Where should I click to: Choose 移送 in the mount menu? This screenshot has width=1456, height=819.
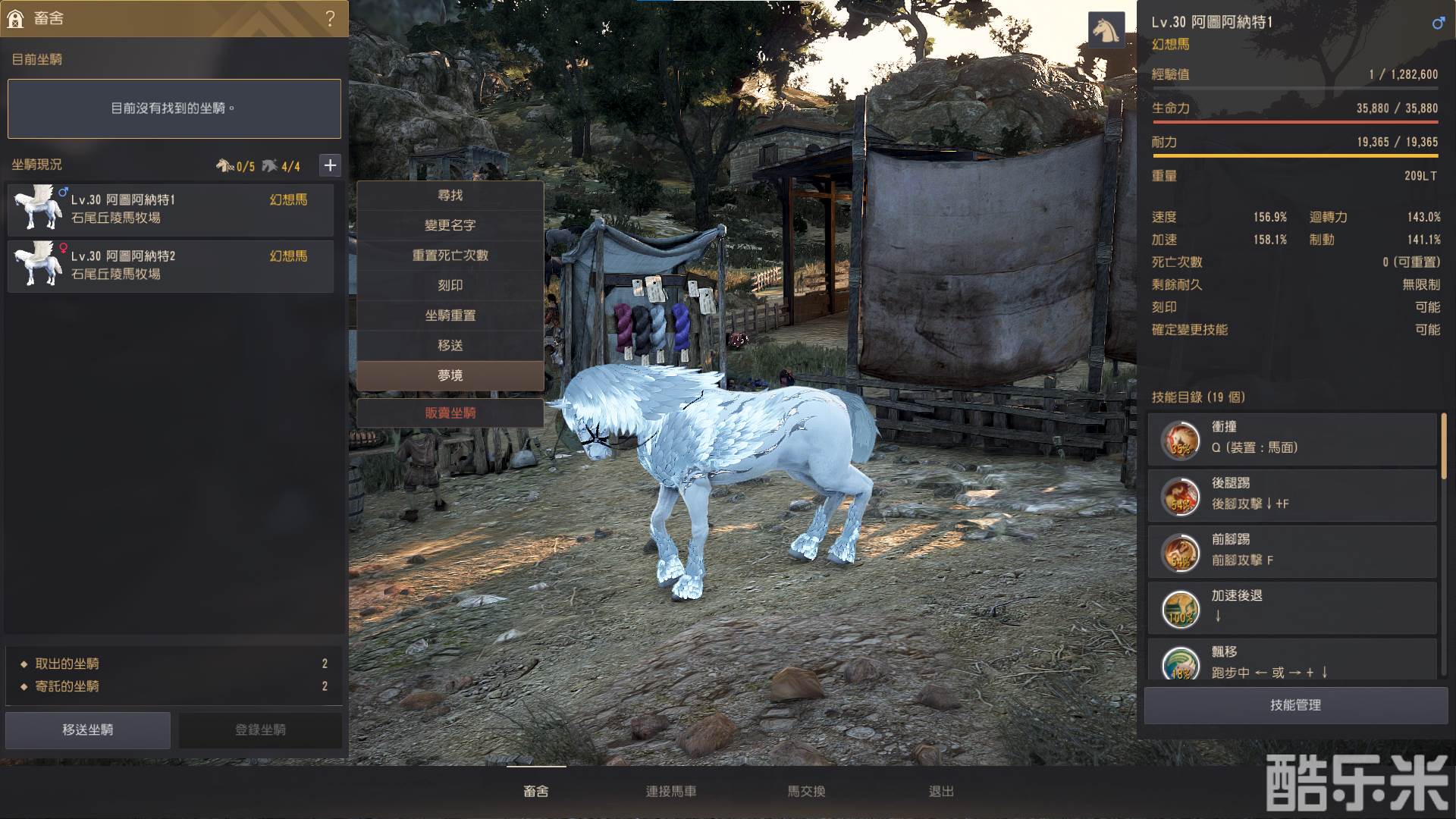[450, 345]
